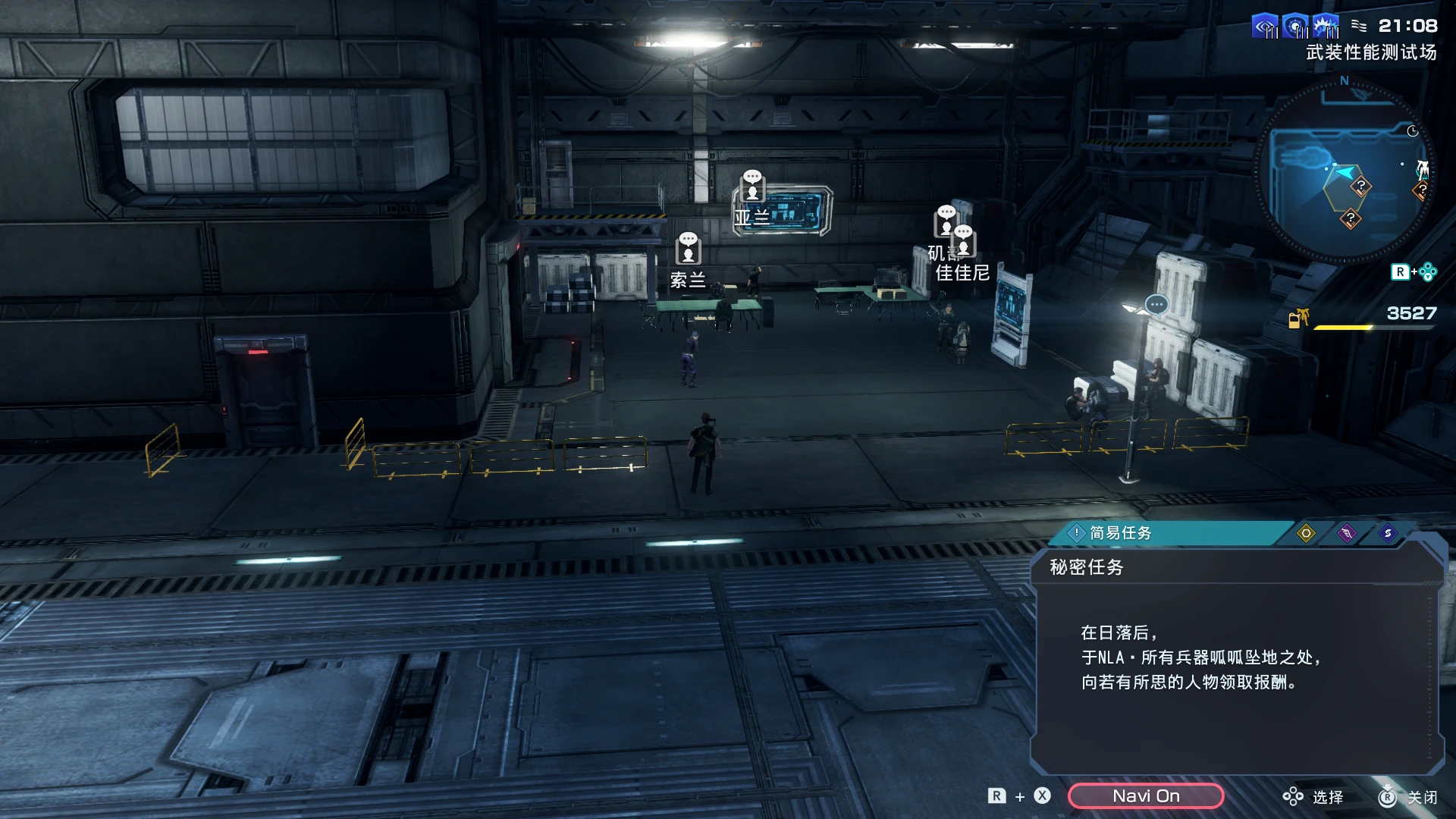Click the fuel canister icon
Screen dimensions: 1456x819
pyautogui.click(x=1298, y=318)
